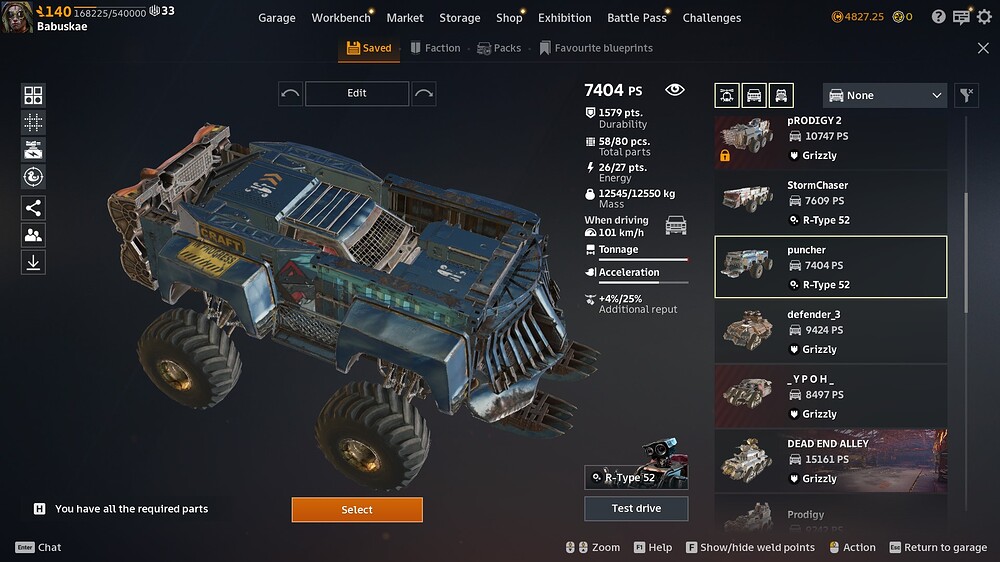Close the blueprints window
Viewport: 1000px width, 562px height.
[x=983, y=48]
